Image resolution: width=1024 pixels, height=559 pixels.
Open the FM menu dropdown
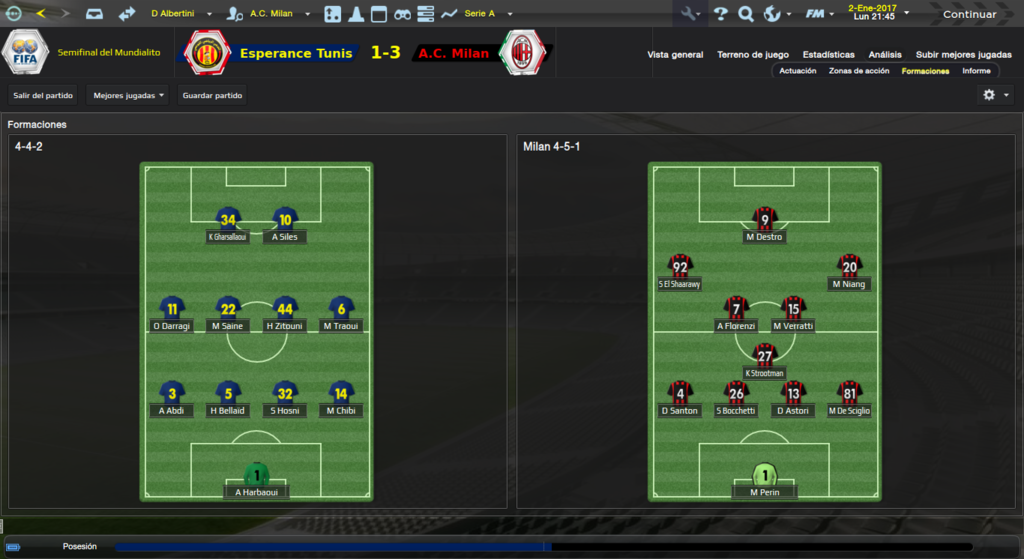click(x=820, y=14)
